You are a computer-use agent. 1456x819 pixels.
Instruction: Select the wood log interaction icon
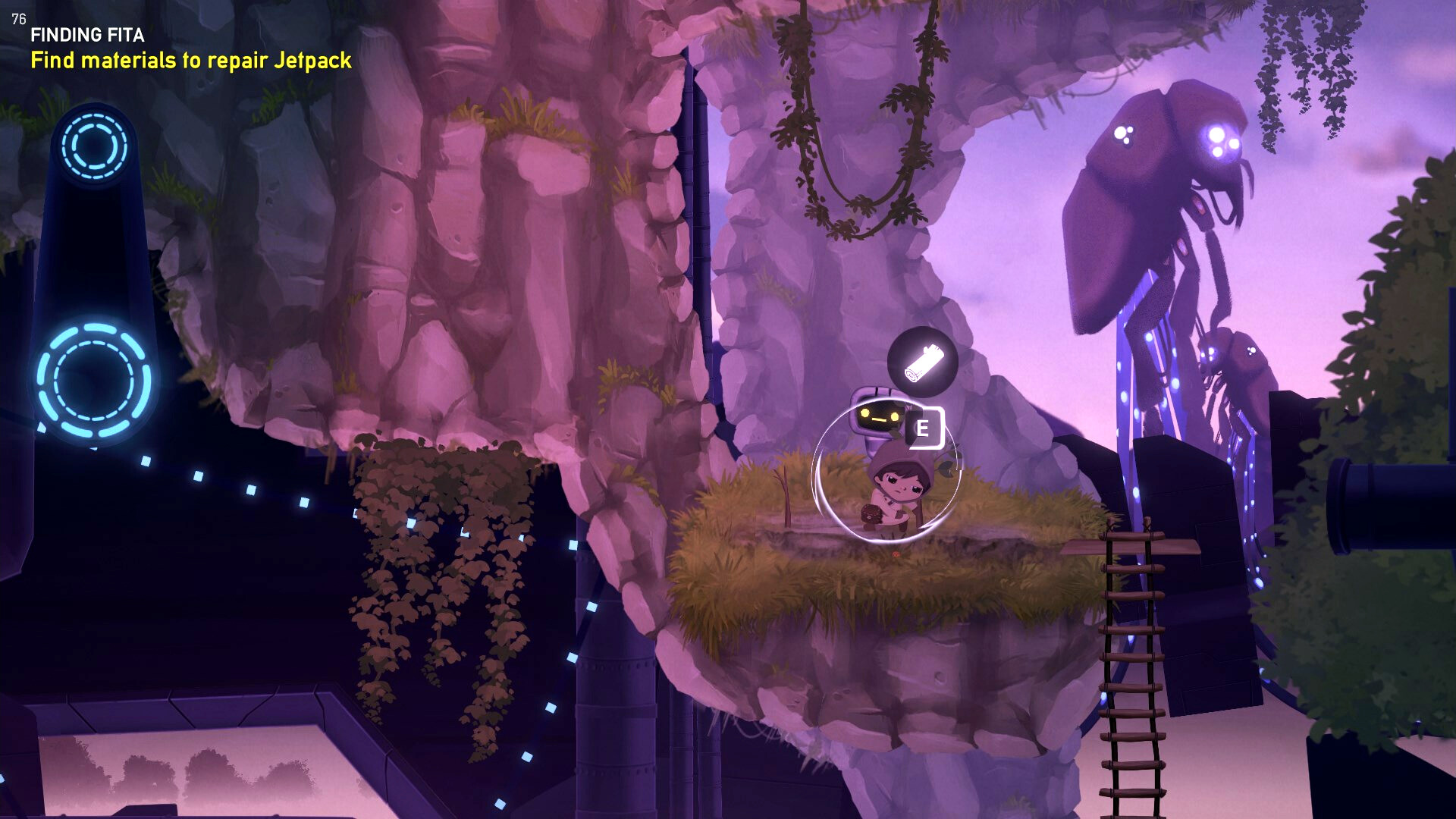coord(922,362)
